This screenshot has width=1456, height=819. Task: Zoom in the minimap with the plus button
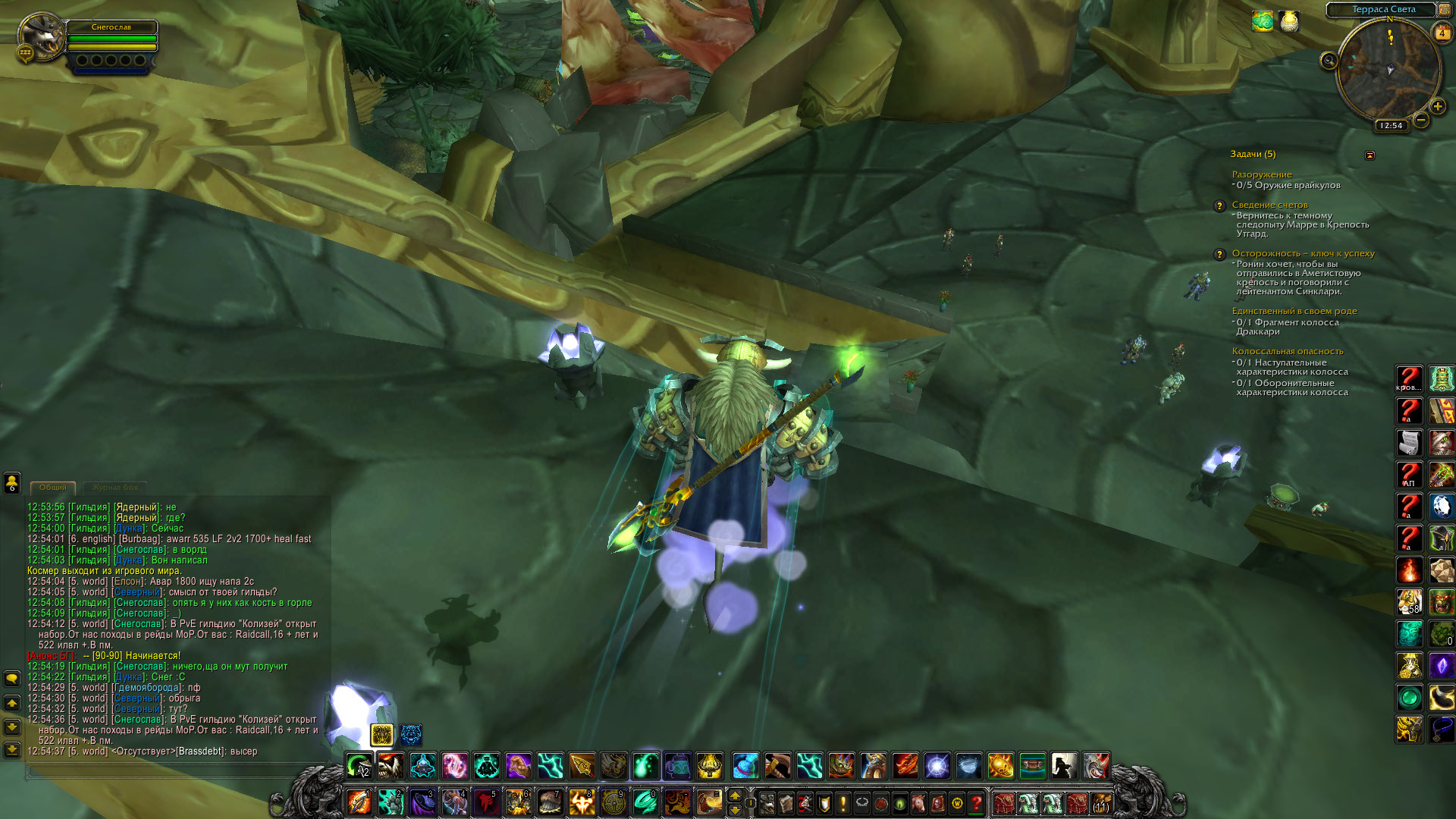click(x=1437, y=107)
